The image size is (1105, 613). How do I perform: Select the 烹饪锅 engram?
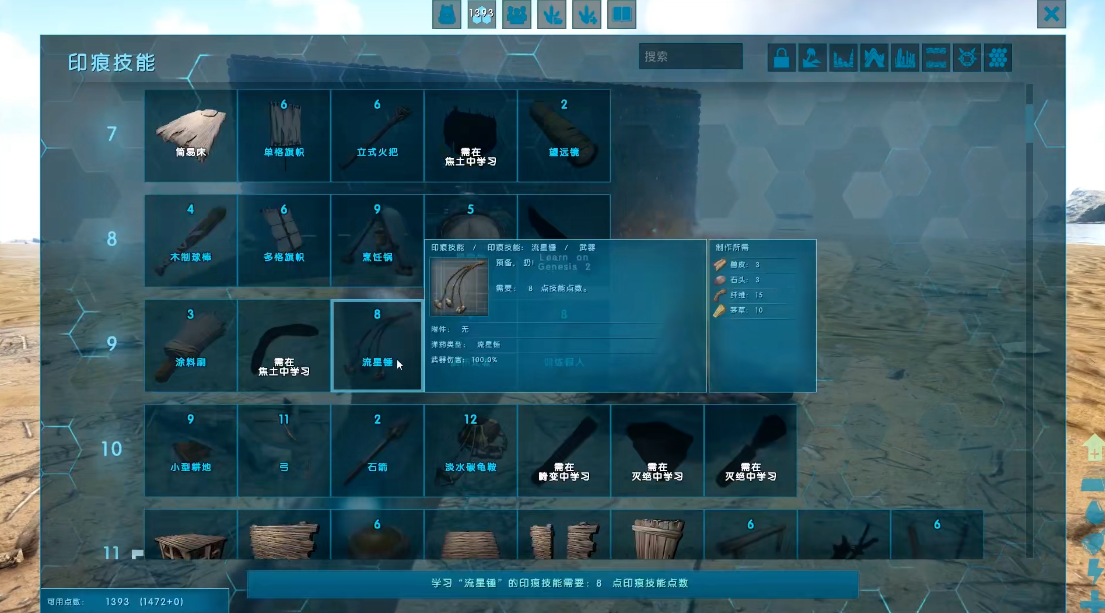[x=377, y=240]
